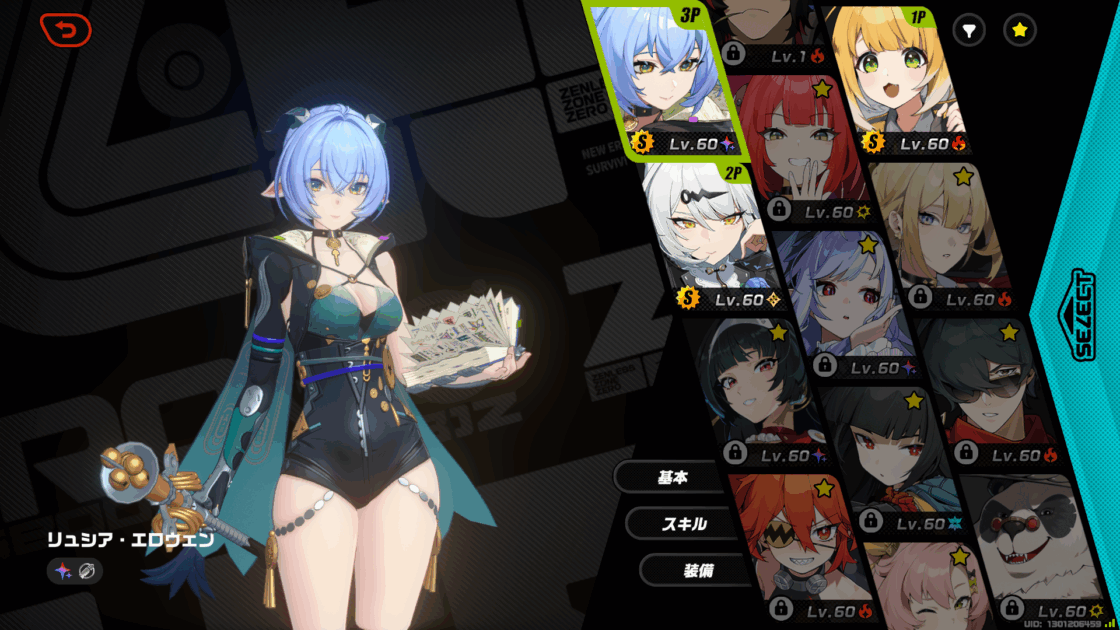Open the character filter funnel
Image resolution: width=1120 pixels, height=630 pixels.
coord(968,31)
